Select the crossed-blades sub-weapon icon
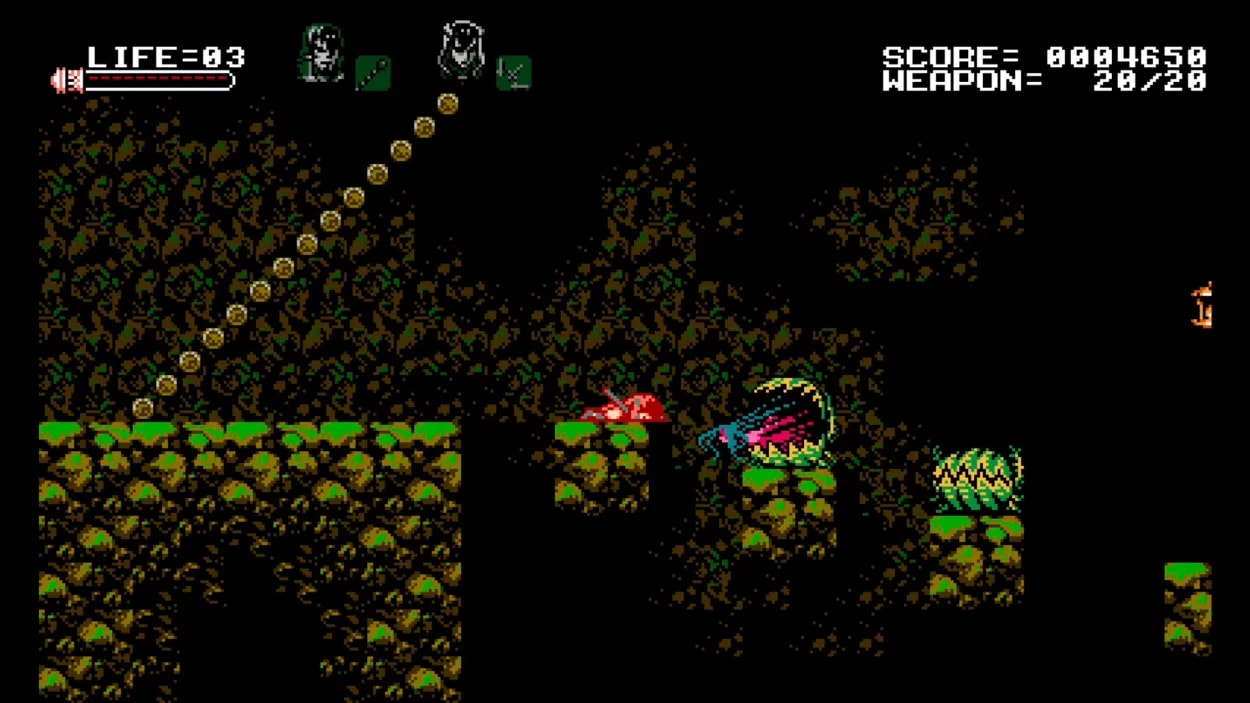 point(514,73)
